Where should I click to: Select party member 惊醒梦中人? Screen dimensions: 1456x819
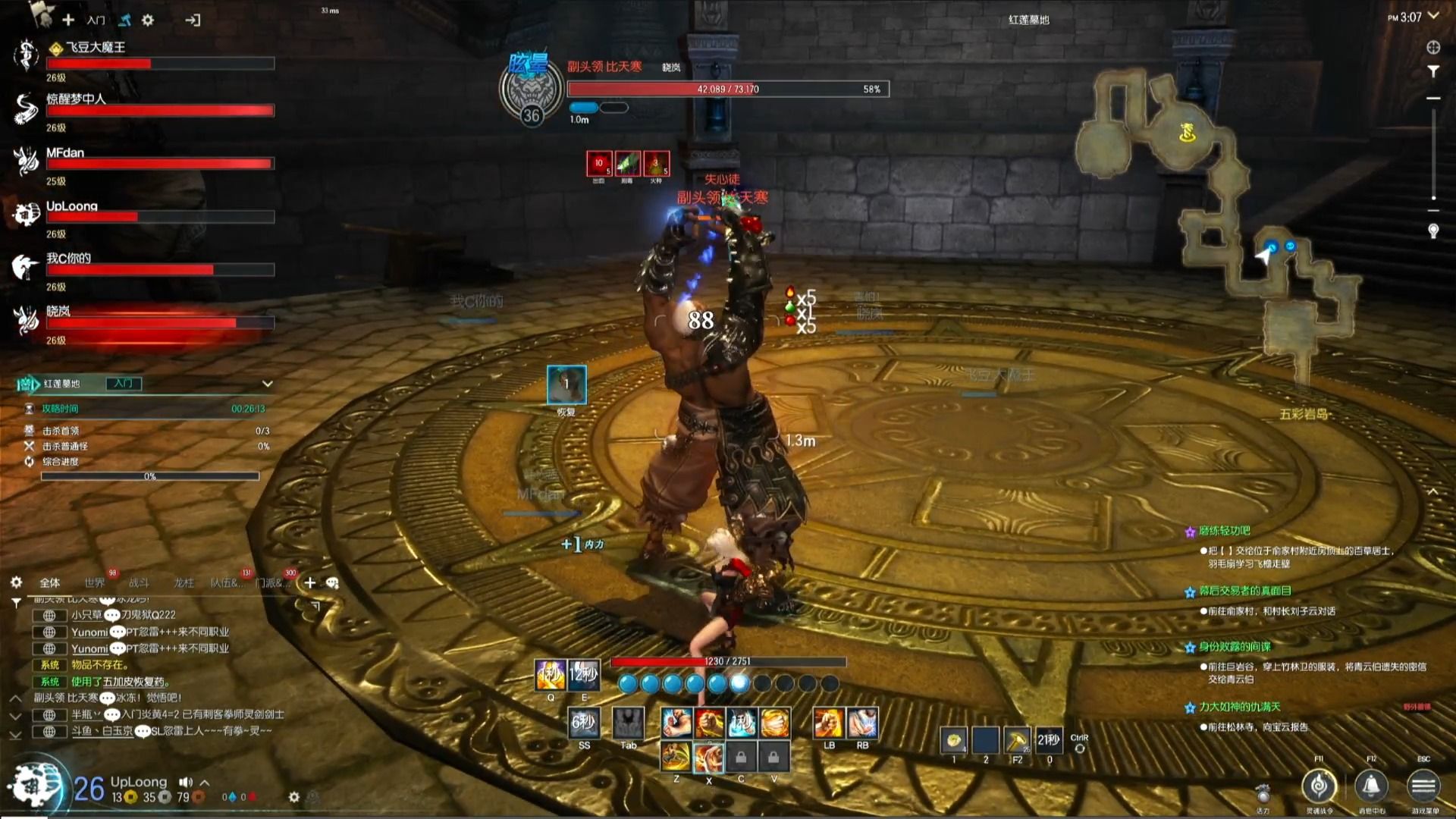[76, 99]
